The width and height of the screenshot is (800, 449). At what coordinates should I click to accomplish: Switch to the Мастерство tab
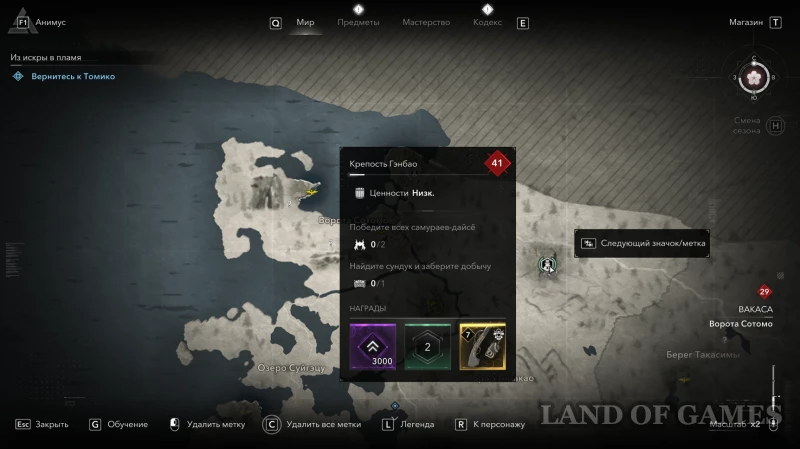coord(426,22)
